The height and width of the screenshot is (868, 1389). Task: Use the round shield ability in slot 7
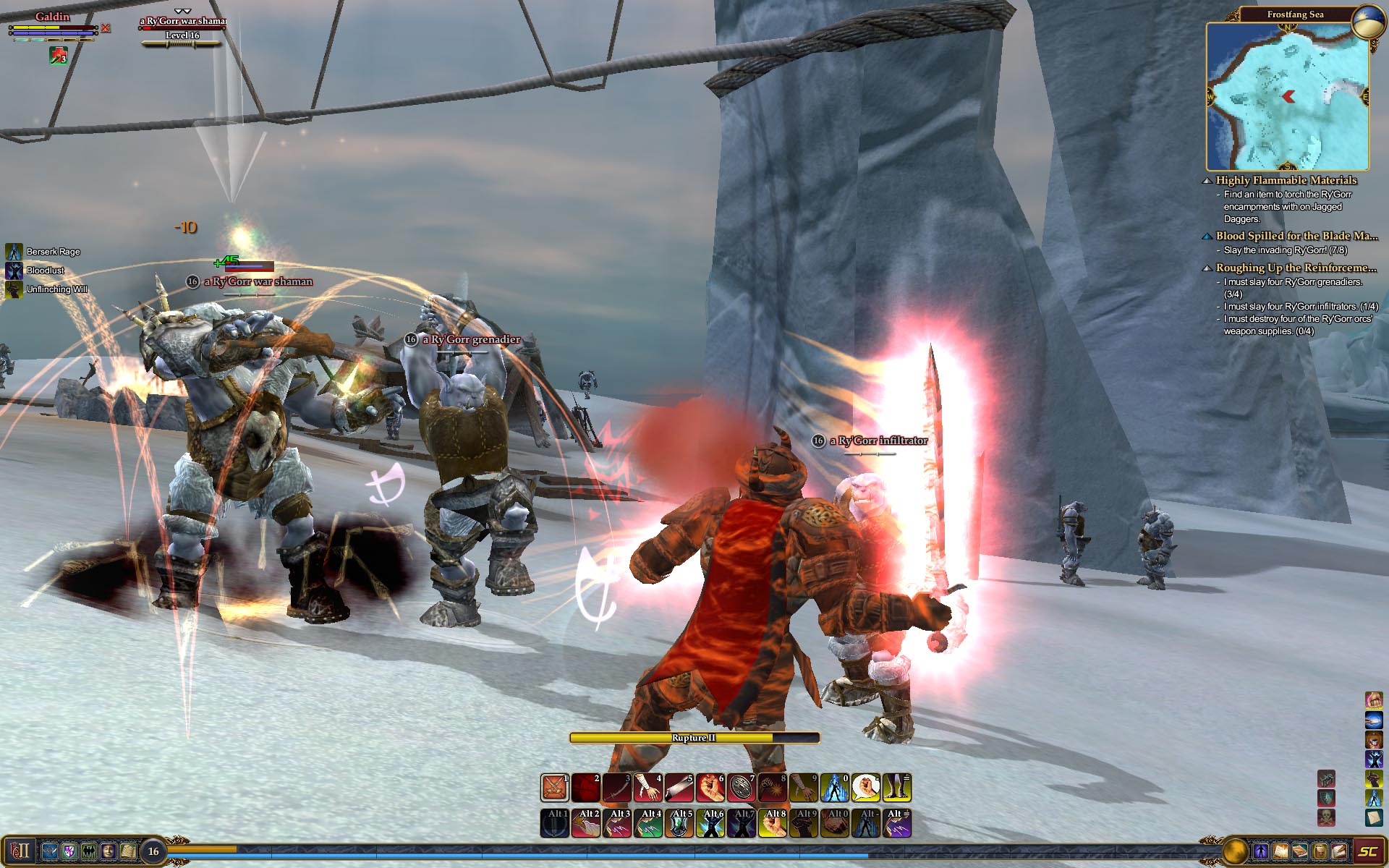coord(742,788)
